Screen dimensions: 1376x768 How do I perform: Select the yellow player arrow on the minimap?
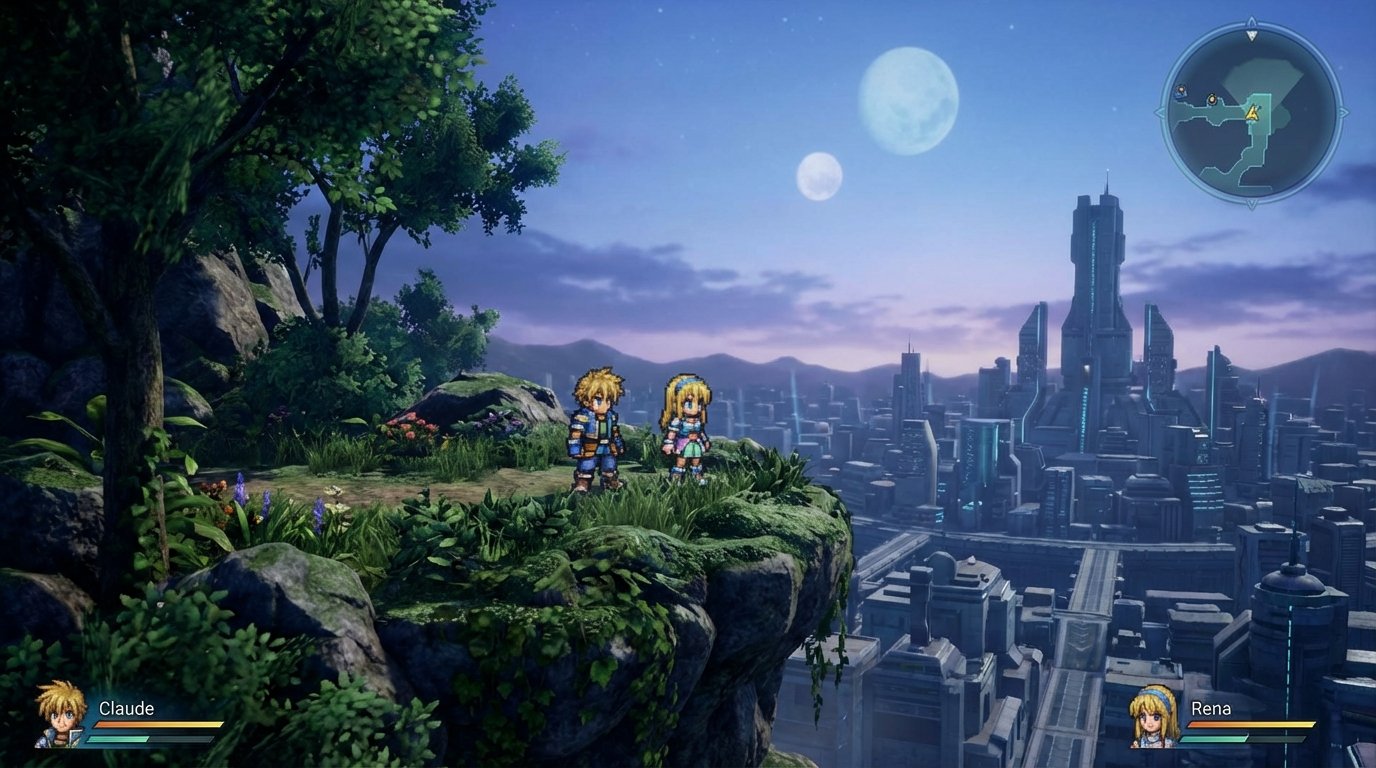(x=1252, y=112)
